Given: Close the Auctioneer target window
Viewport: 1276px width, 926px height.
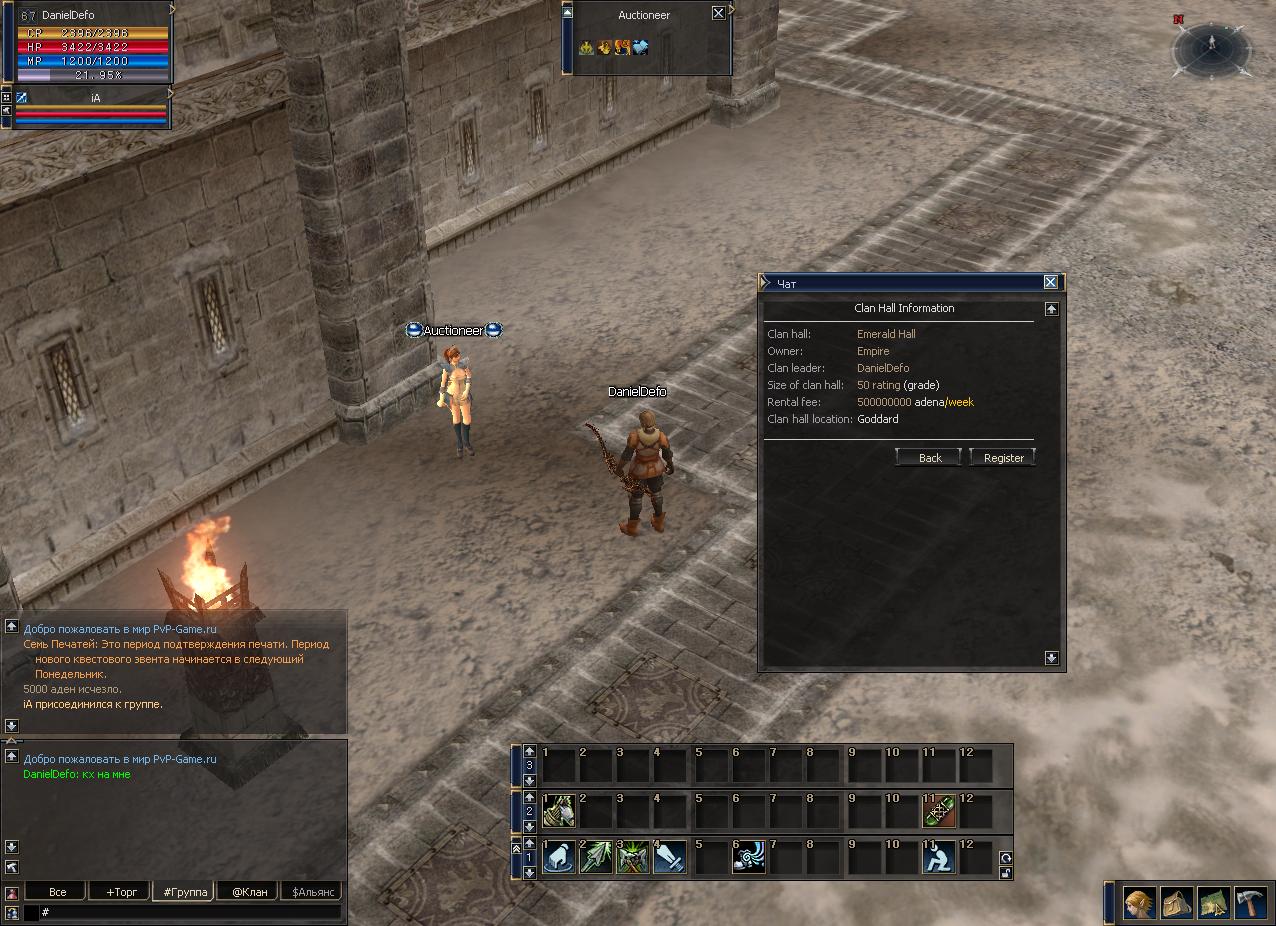Looking at the screenshot, I should point(718,14).
